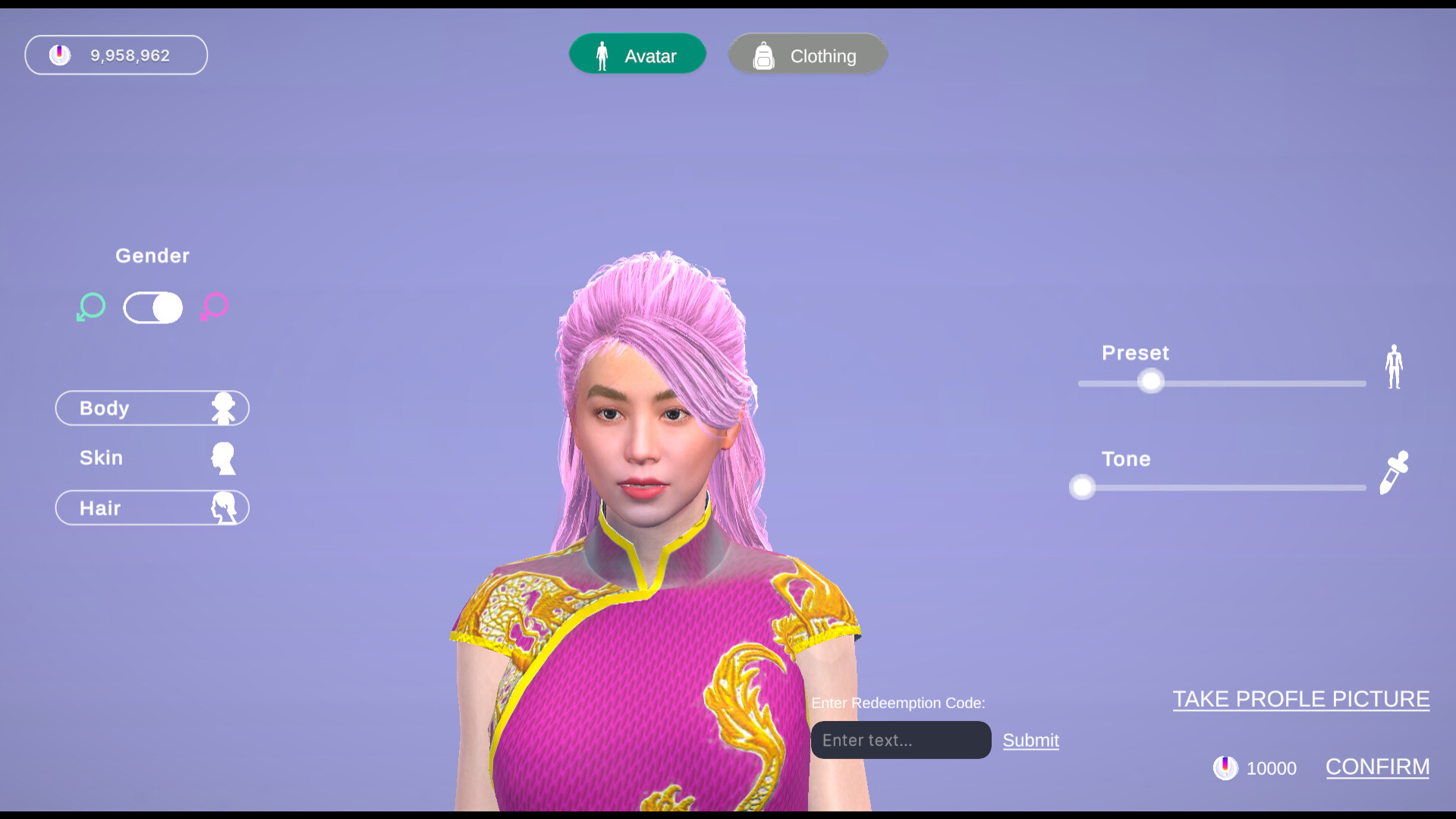
Task: Open the skin tone eyedropper icon
Action: [1396, 471]
